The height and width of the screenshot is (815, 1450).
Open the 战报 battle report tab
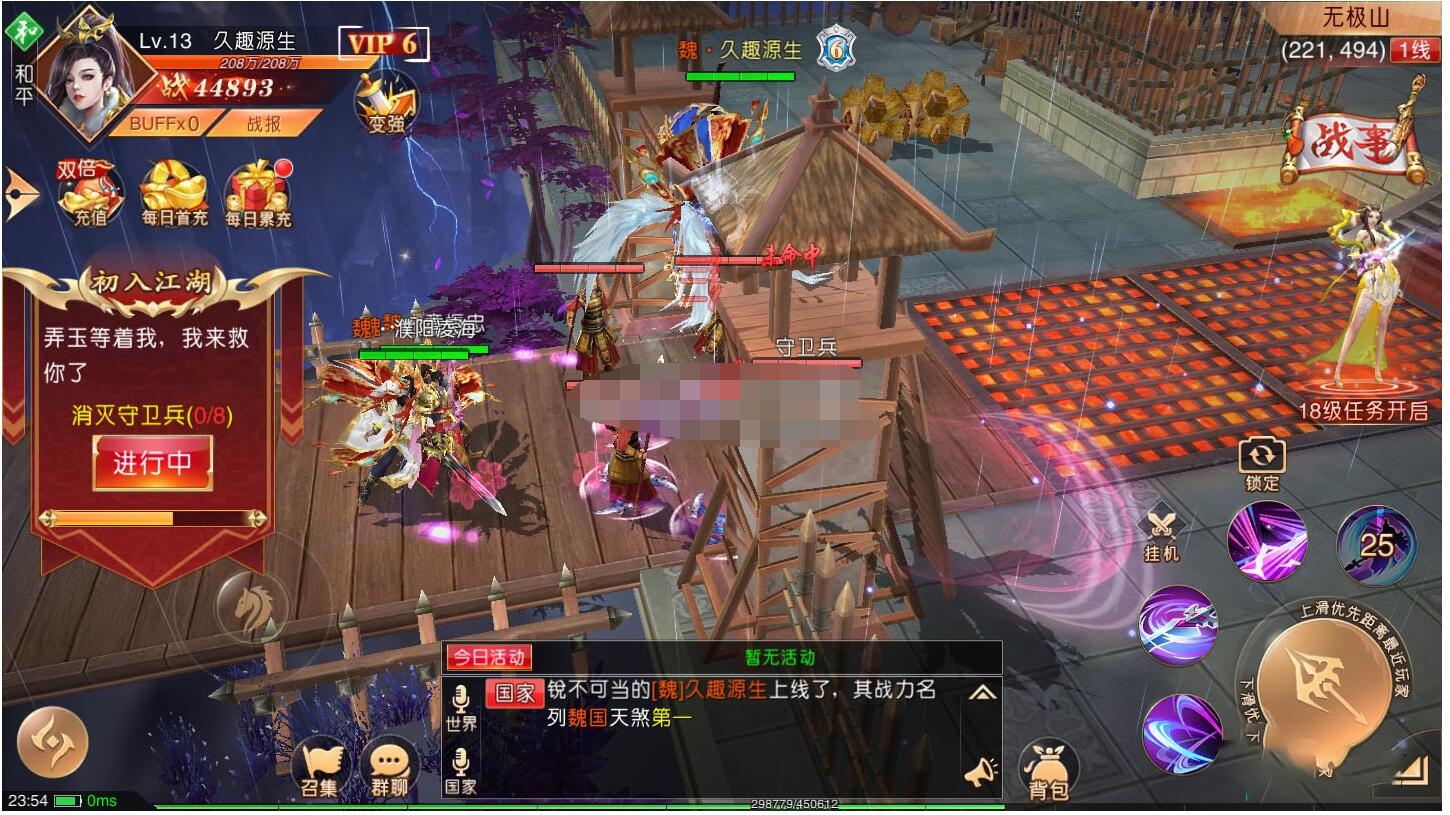(x=264, y=123)
